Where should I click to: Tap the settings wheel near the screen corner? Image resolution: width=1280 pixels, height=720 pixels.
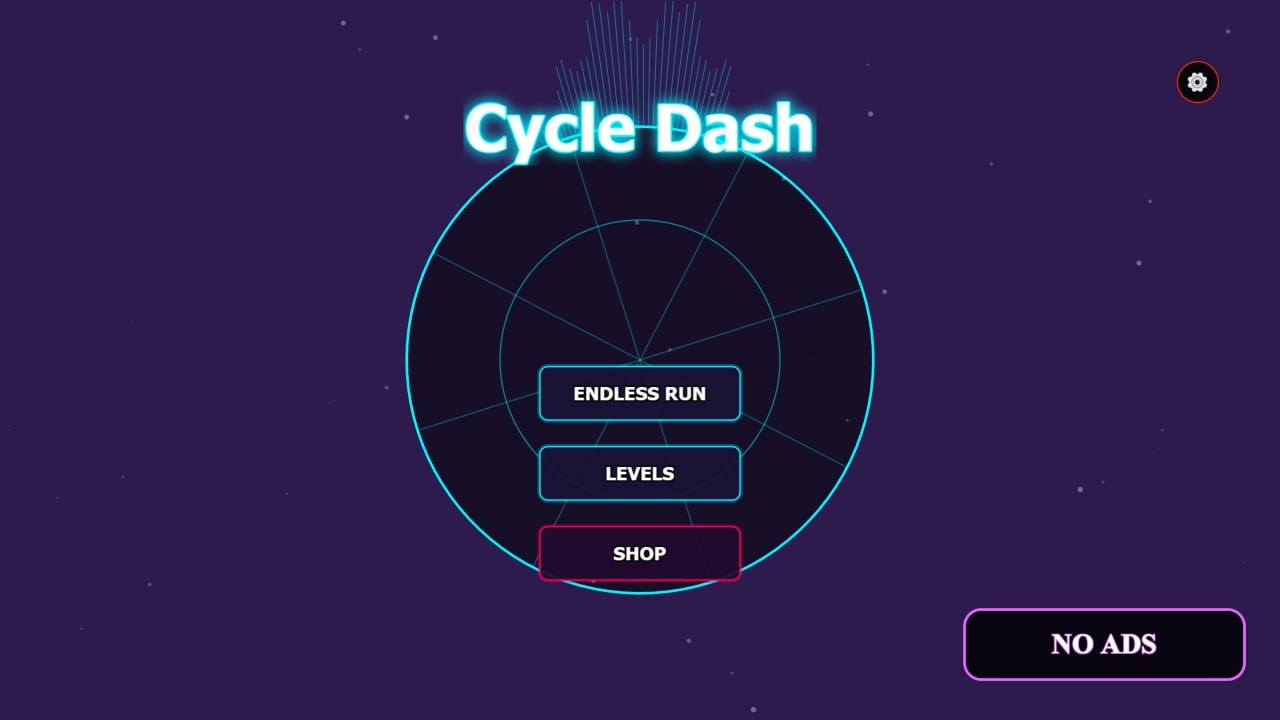click(1197, 82)
